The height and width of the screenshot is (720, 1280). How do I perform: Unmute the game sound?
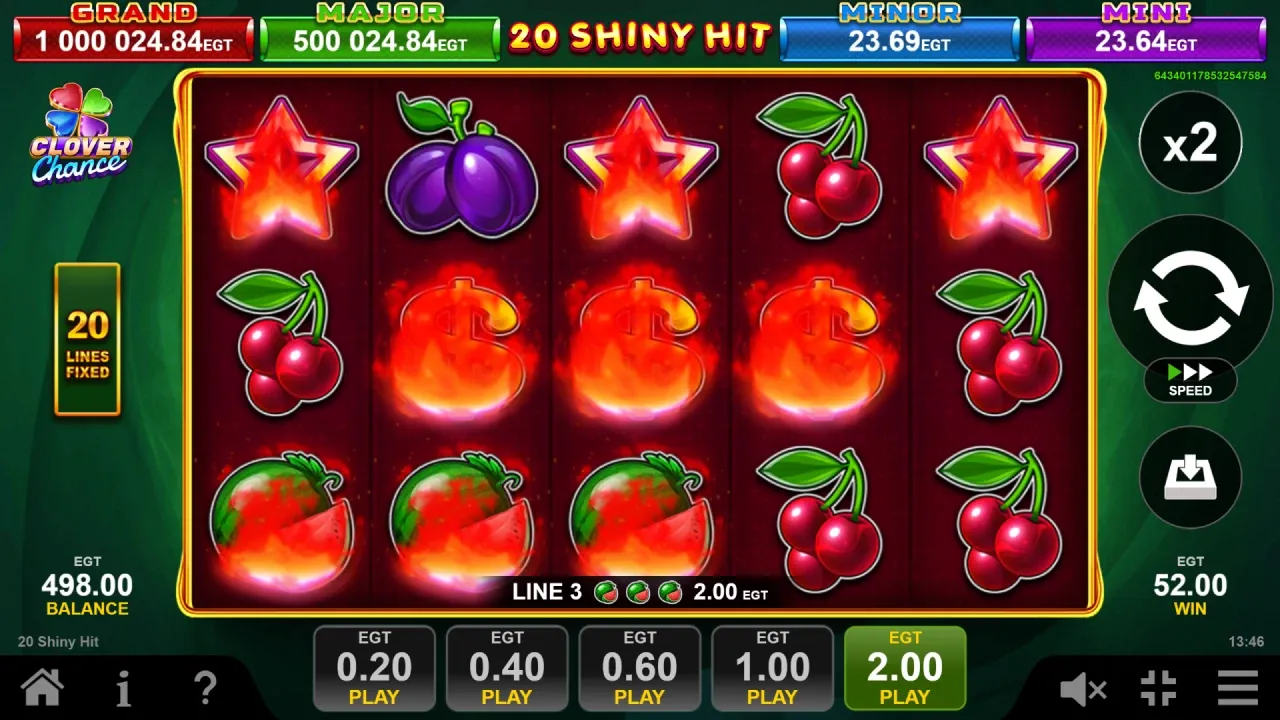click(1085, 688)
